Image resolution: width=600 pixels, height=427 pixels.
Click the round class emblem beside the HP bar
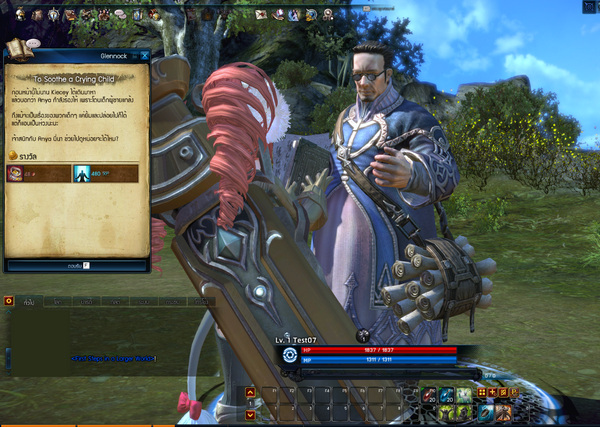tap(290, 354)
